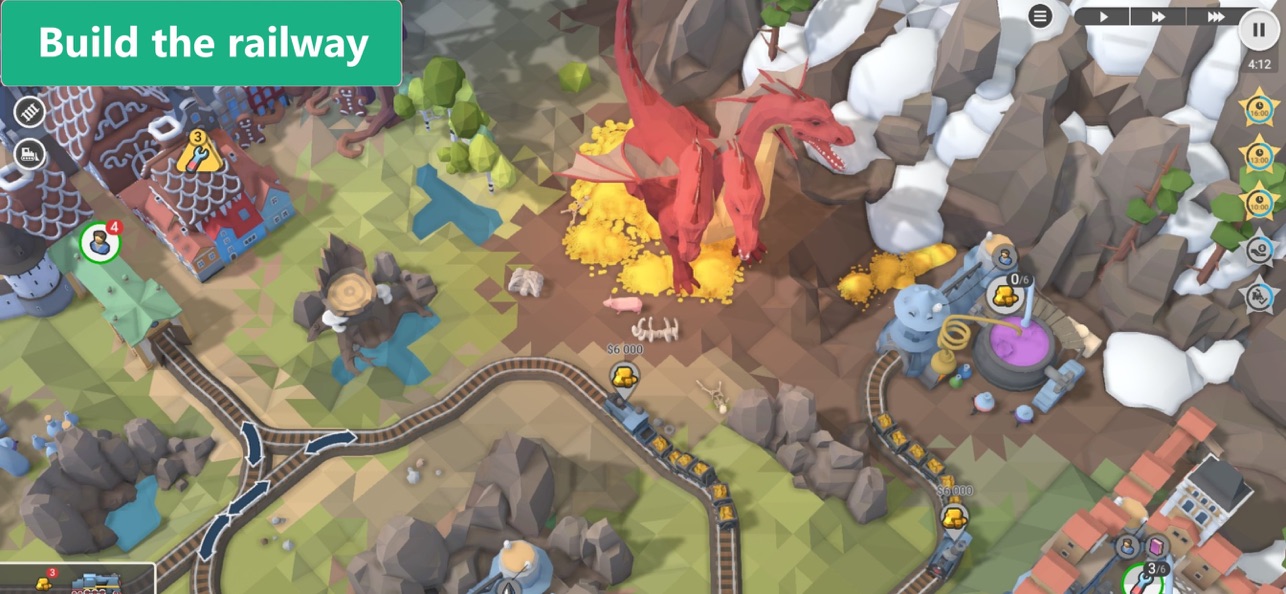Click the "Build the railway" banner
The image size is (1286, 594).
tap(201, 43)
